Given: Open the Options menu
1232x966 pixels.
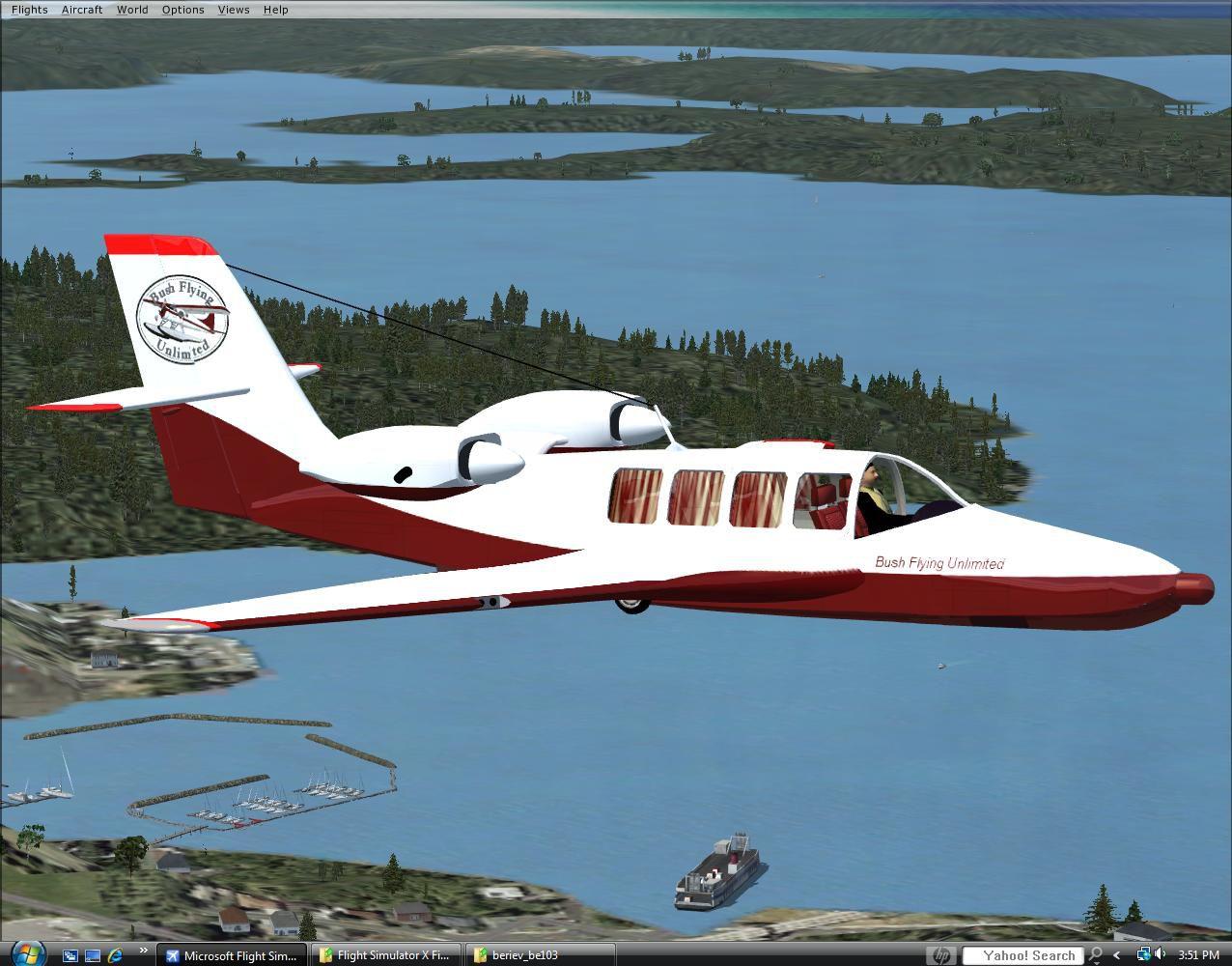Looking at the screenshot, I should [182, 10].
